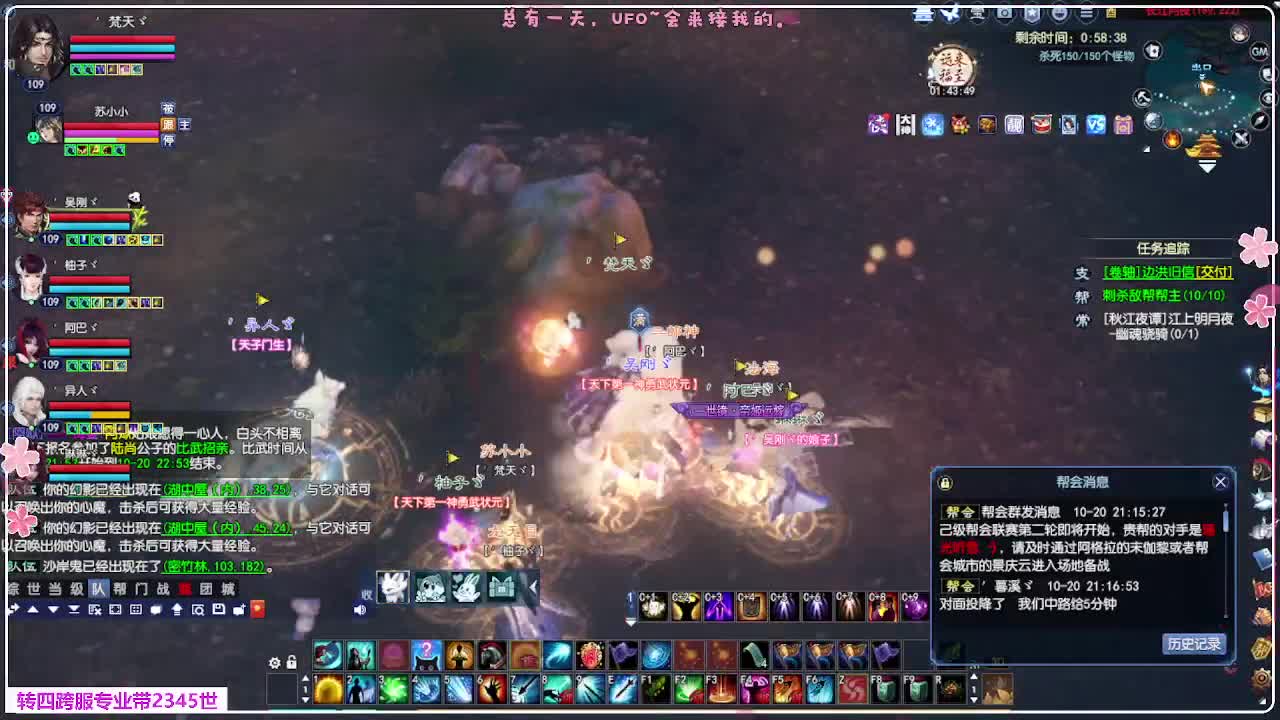Select the white rabbit pet icon
This screenshot has width=1280, height=720.
tap(465, 588)
